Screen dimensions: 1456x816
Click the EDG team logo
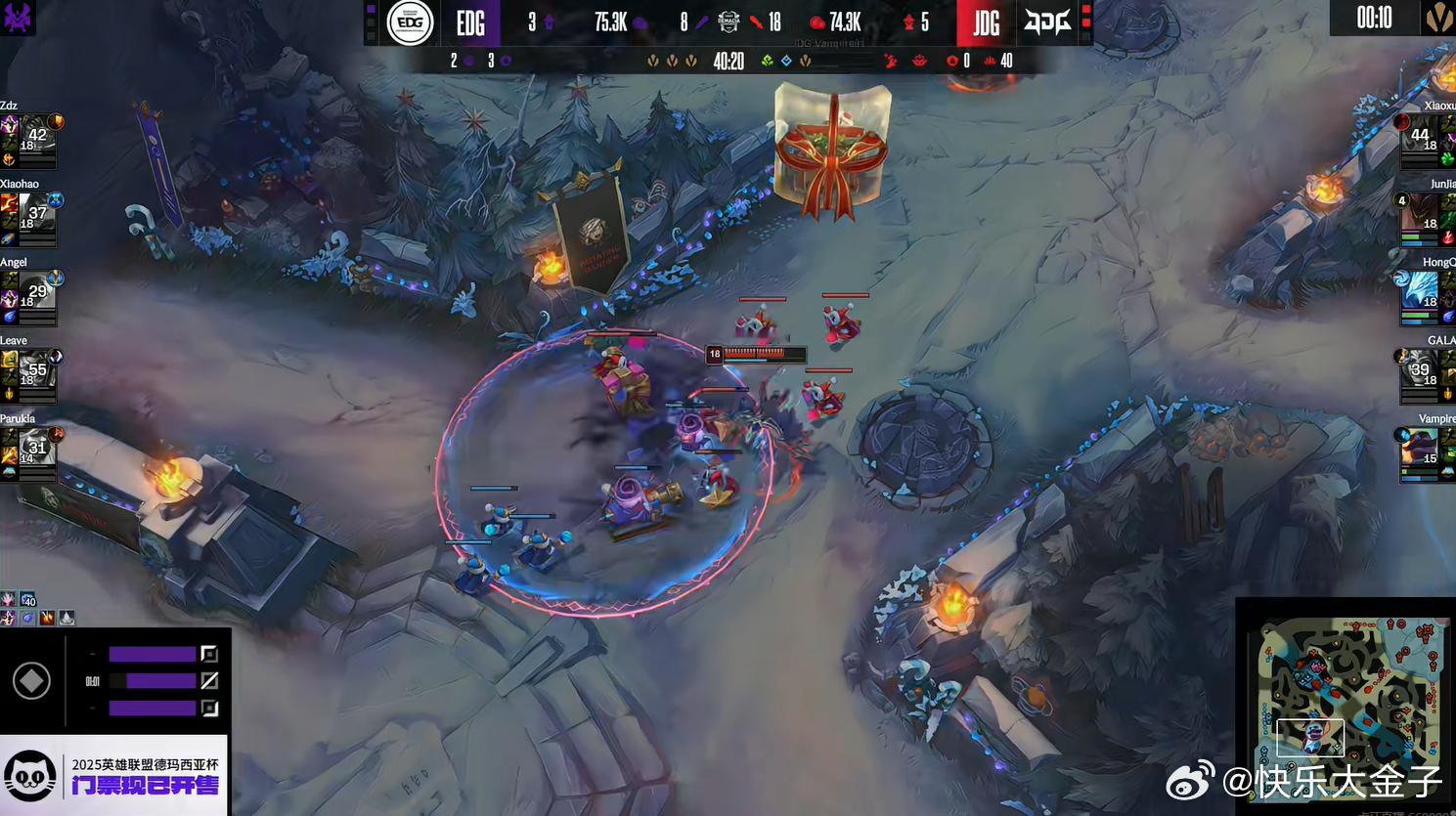pos(410,22)
